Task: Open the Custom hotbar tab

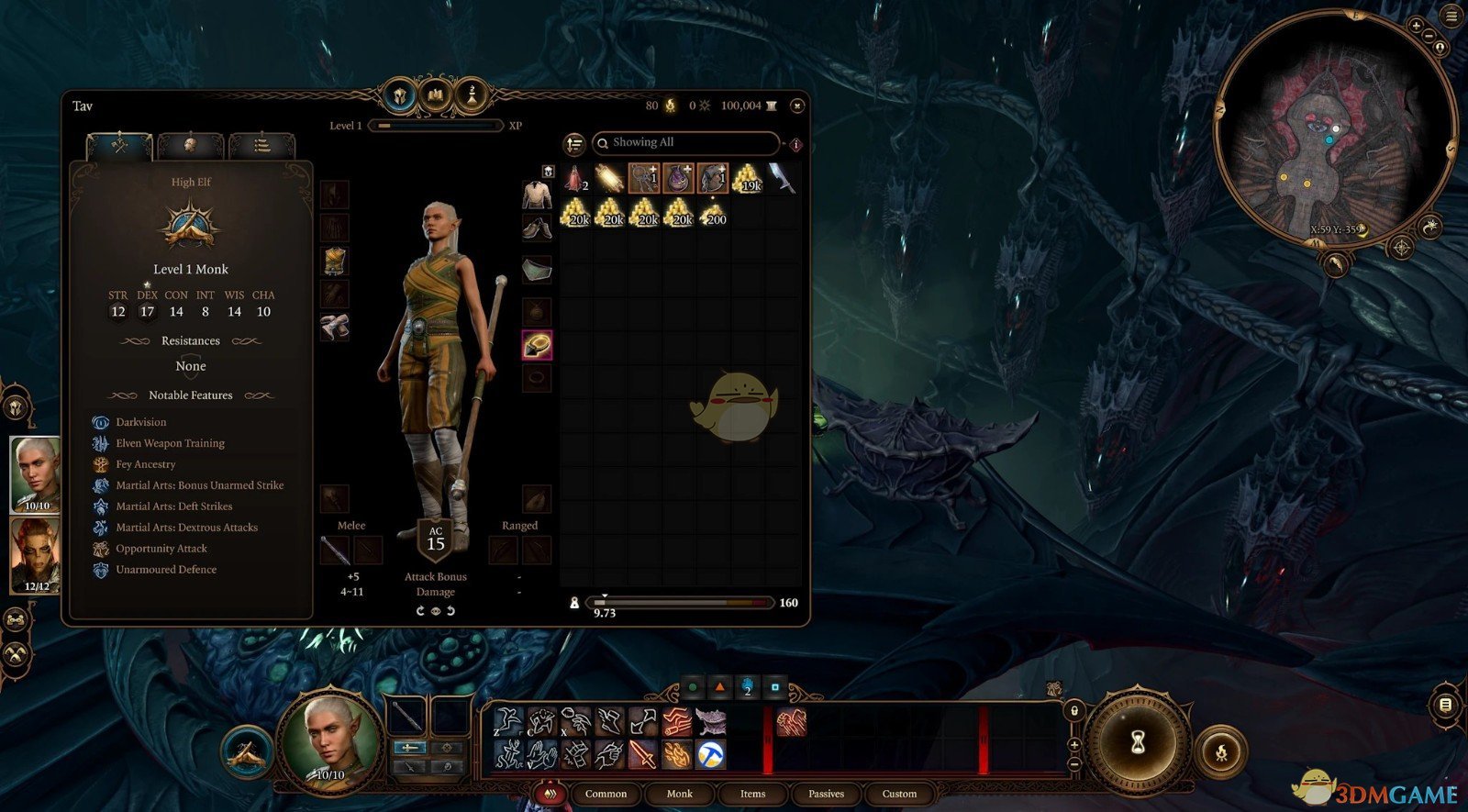Action: point(899,794)
